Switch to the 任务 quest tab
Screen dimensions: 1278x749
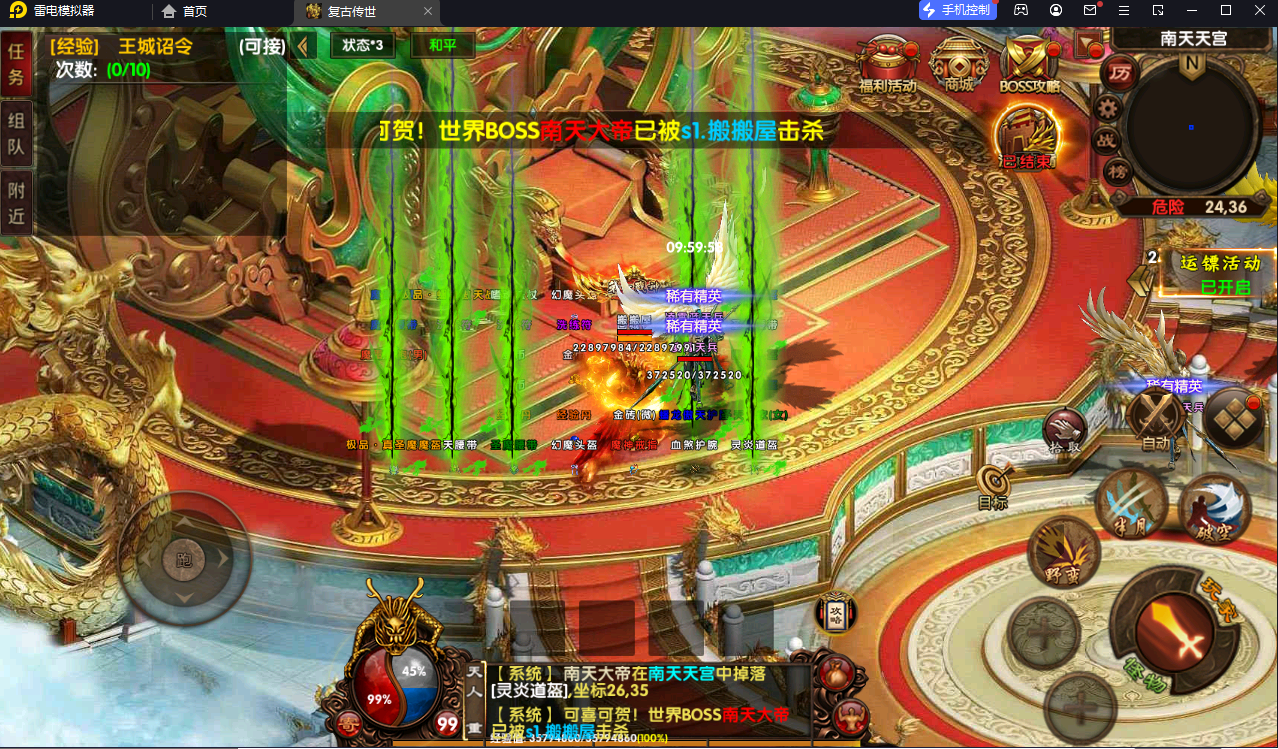coord(15,66)
